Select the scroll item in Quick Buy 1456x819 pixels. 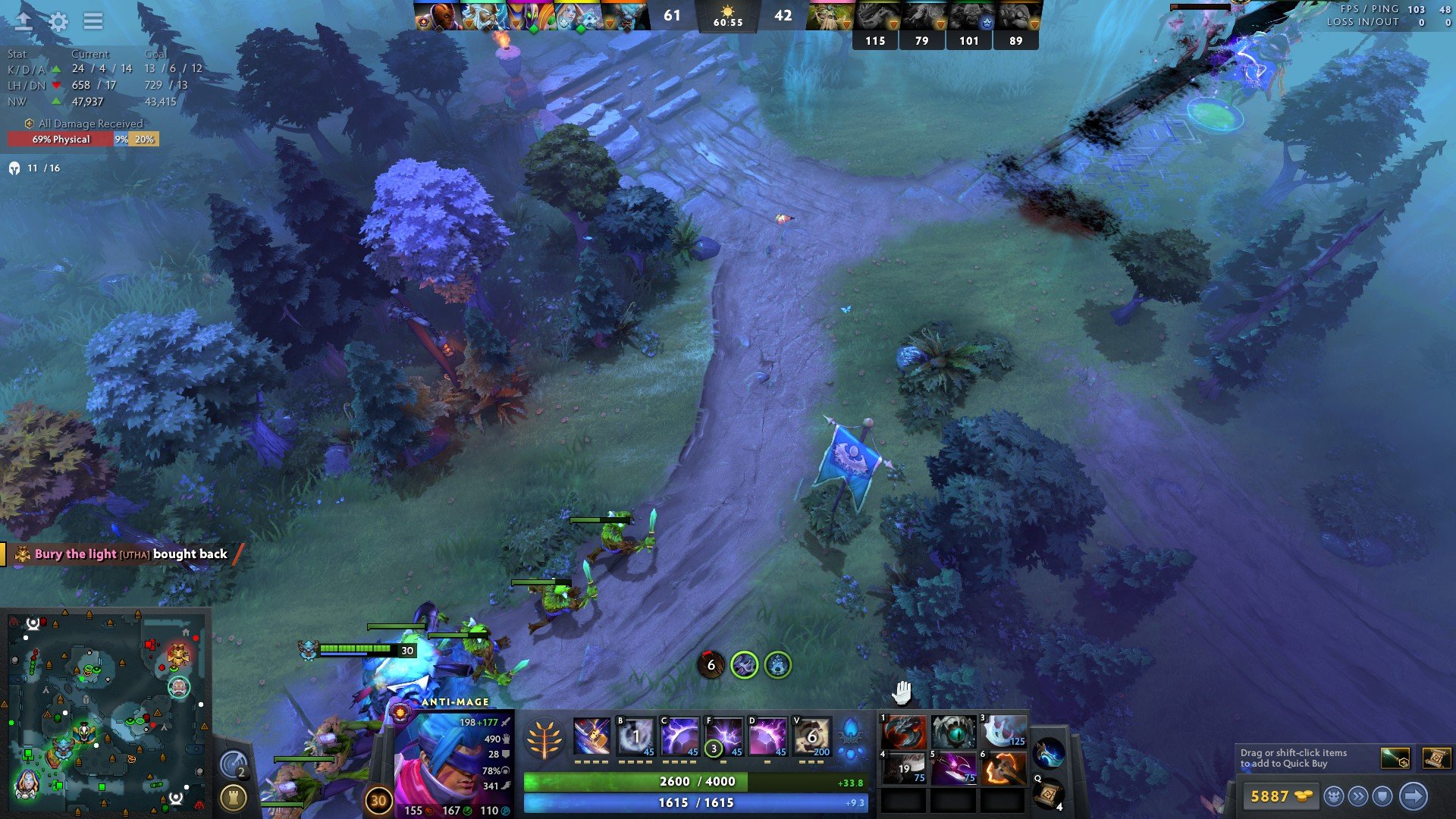1436,758
